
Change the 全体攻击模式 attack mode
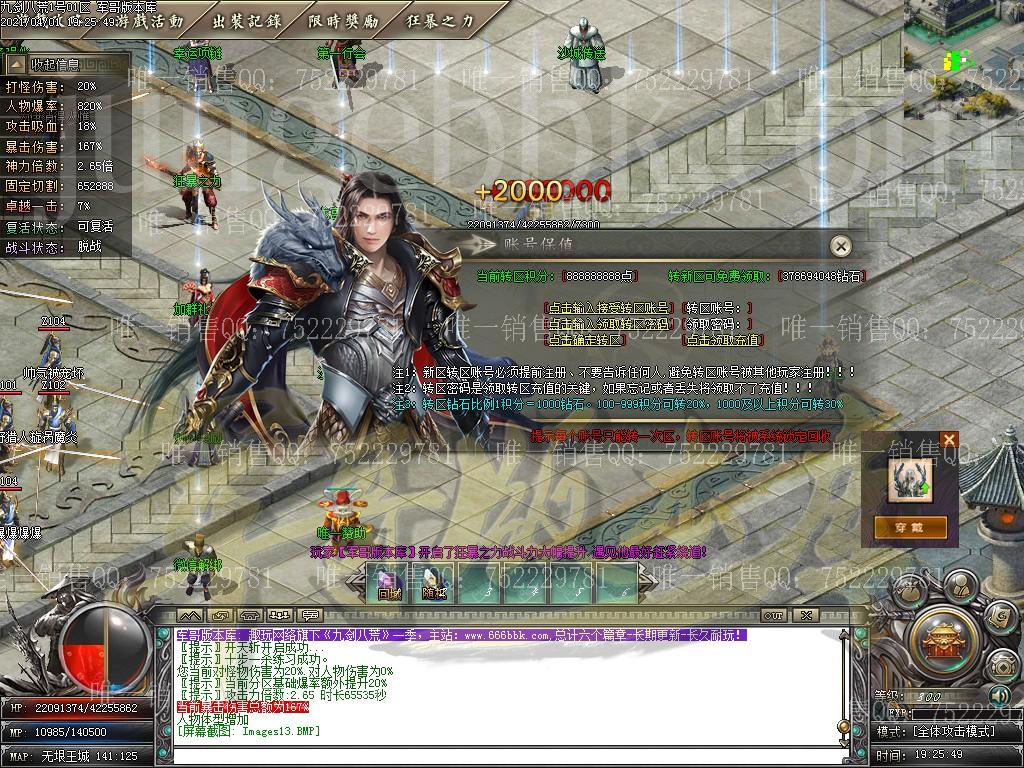point(954,731)
